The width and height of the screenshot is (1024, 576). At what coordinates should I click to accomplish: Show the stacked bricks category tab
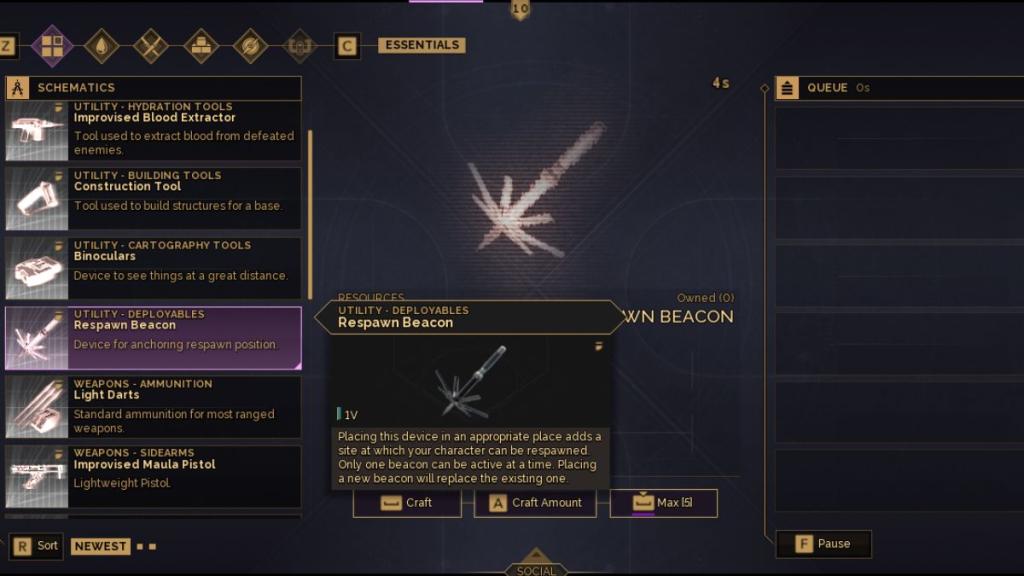click(201, 46)
